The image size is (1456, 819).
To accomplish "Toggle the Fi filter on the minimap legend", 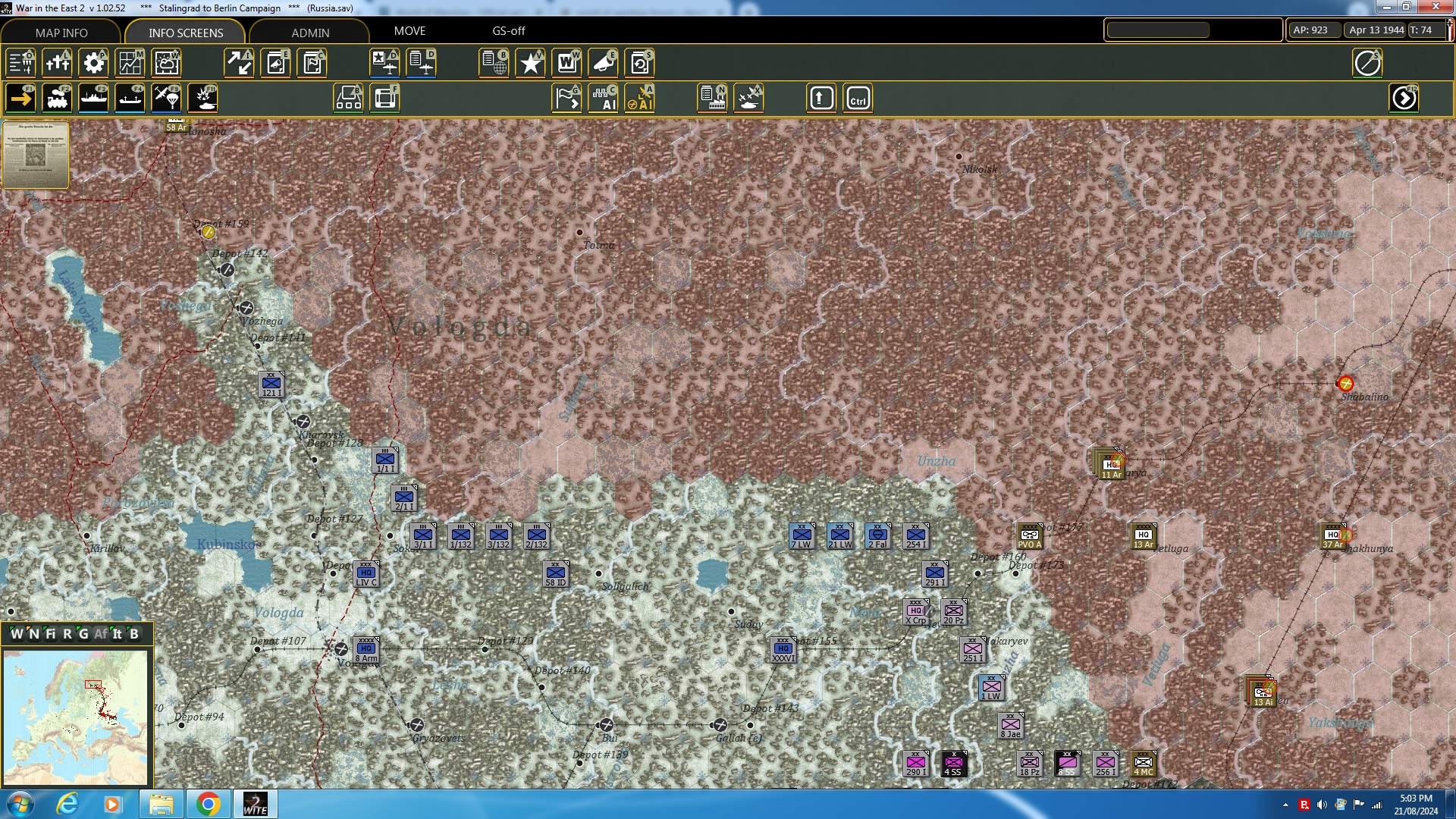I will [51, 635].
